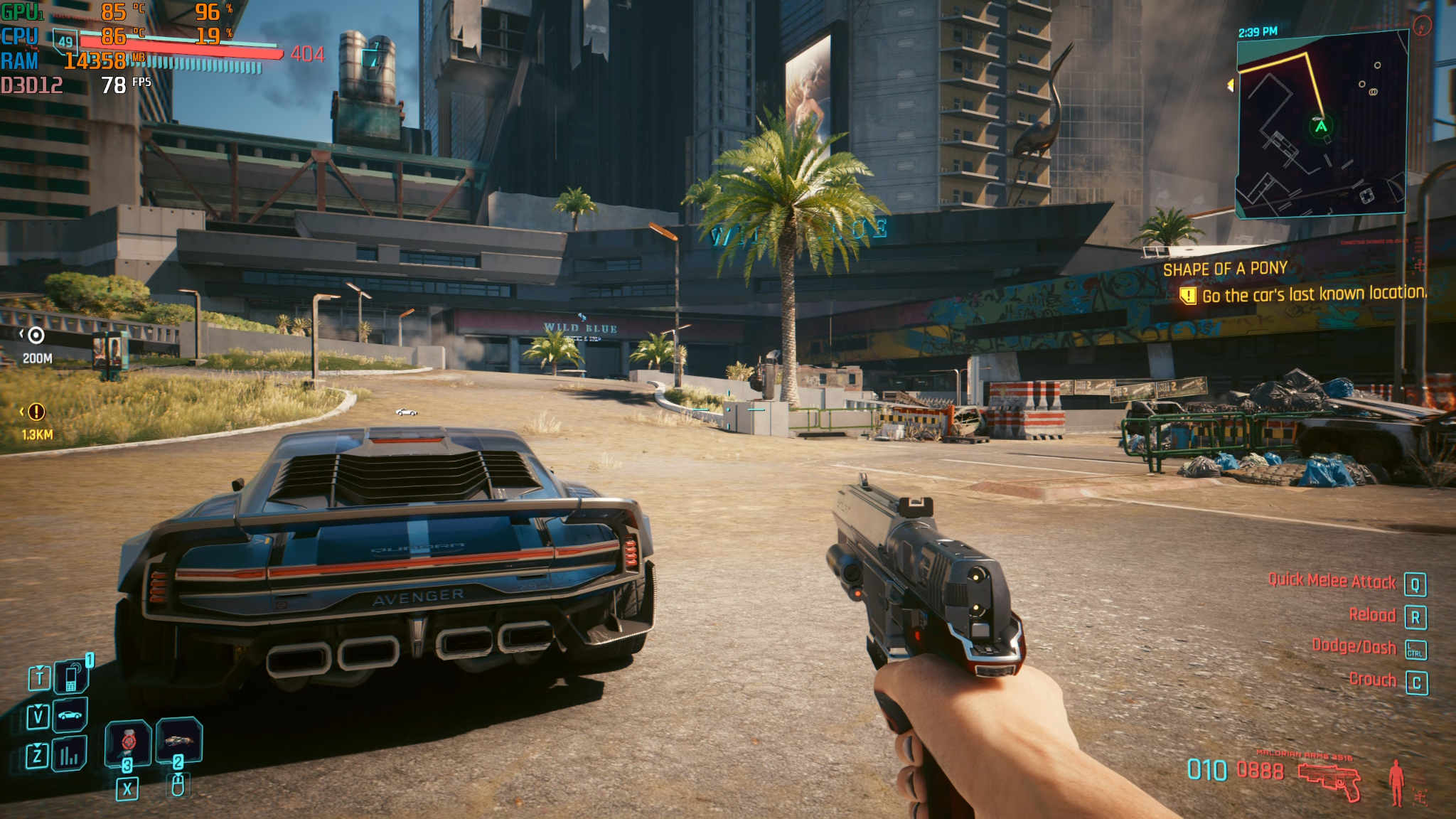Use the health injector quick slot
The height and width of the screenshot is (819, 1456).
[x=128, y=742]
